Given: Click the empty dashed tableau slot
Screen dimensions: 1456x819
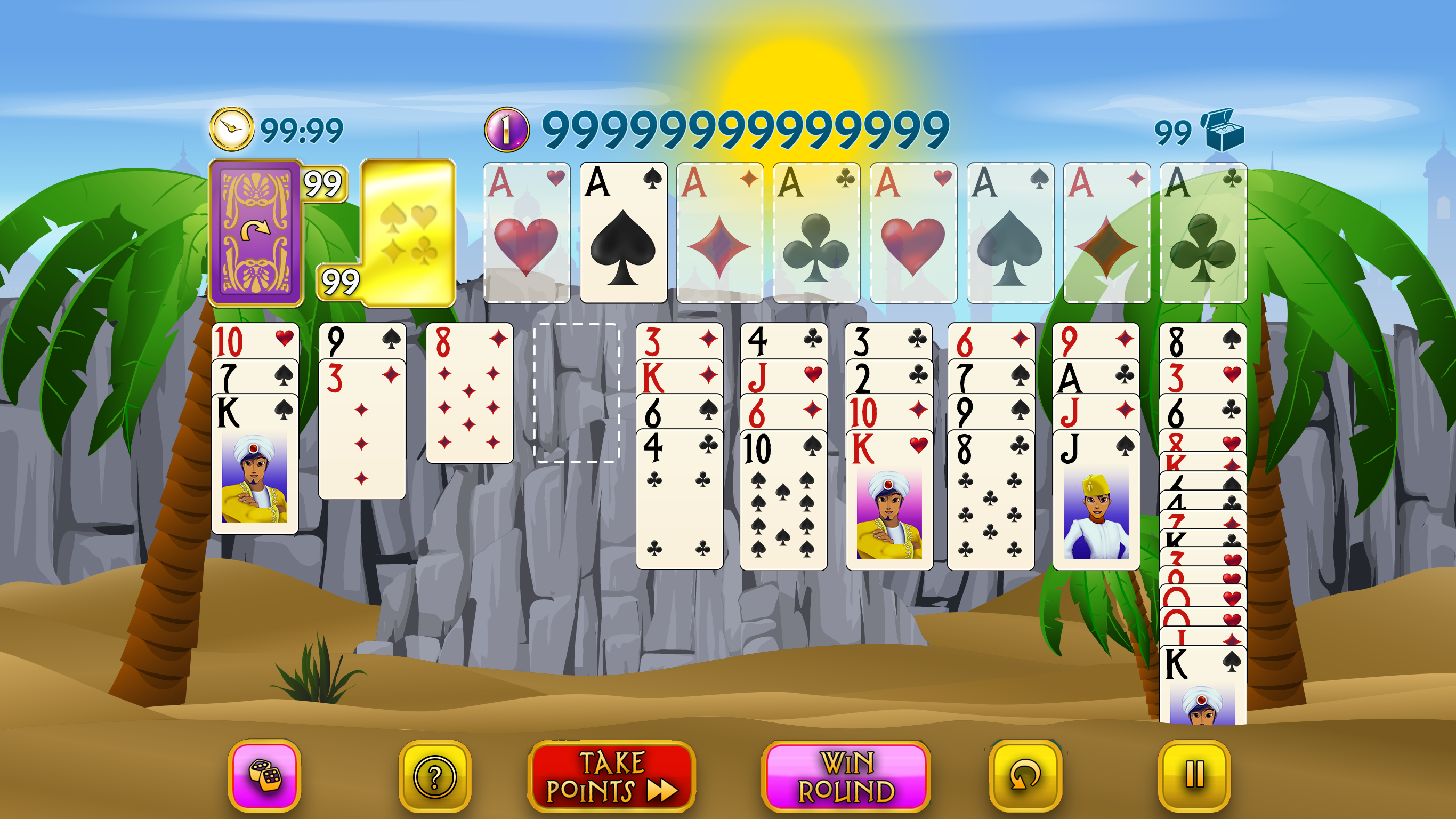Looking at the screenshot, I should tap(577, 393).
